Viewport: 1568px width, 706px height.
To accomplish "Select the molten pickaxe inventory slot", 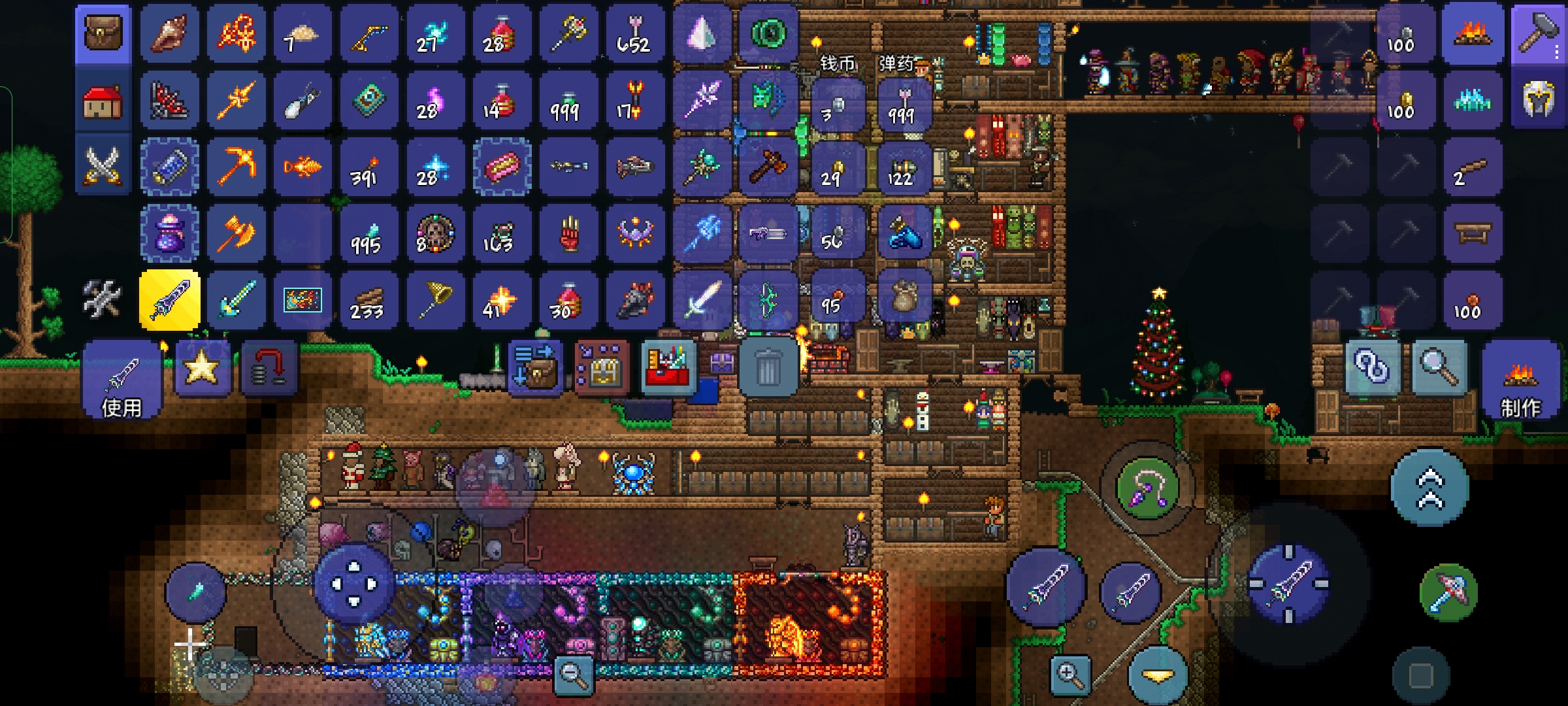I will point(236,166).
